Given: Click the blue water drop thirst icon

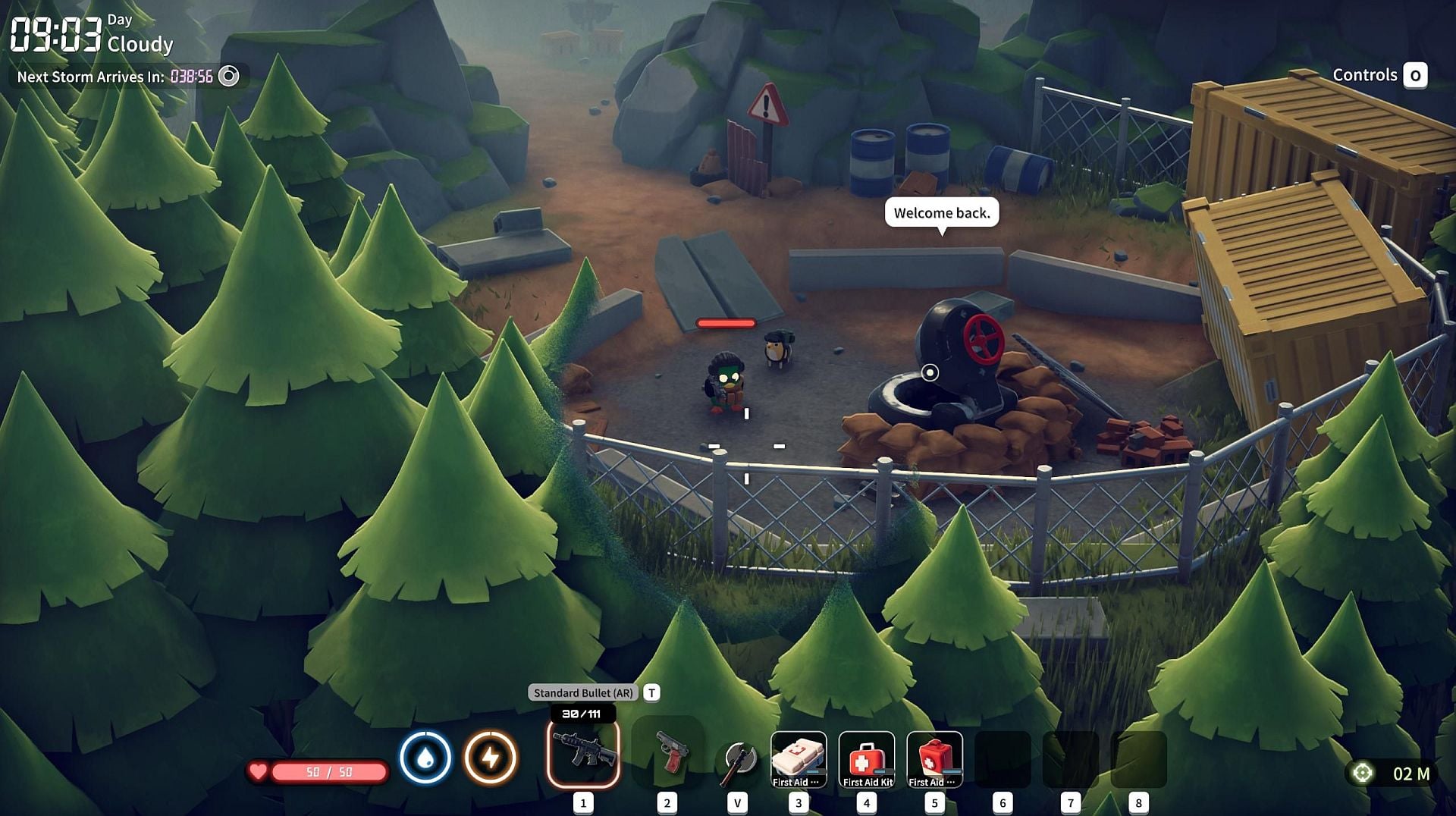Looking at the screenshot, I should tap(425, 757).
